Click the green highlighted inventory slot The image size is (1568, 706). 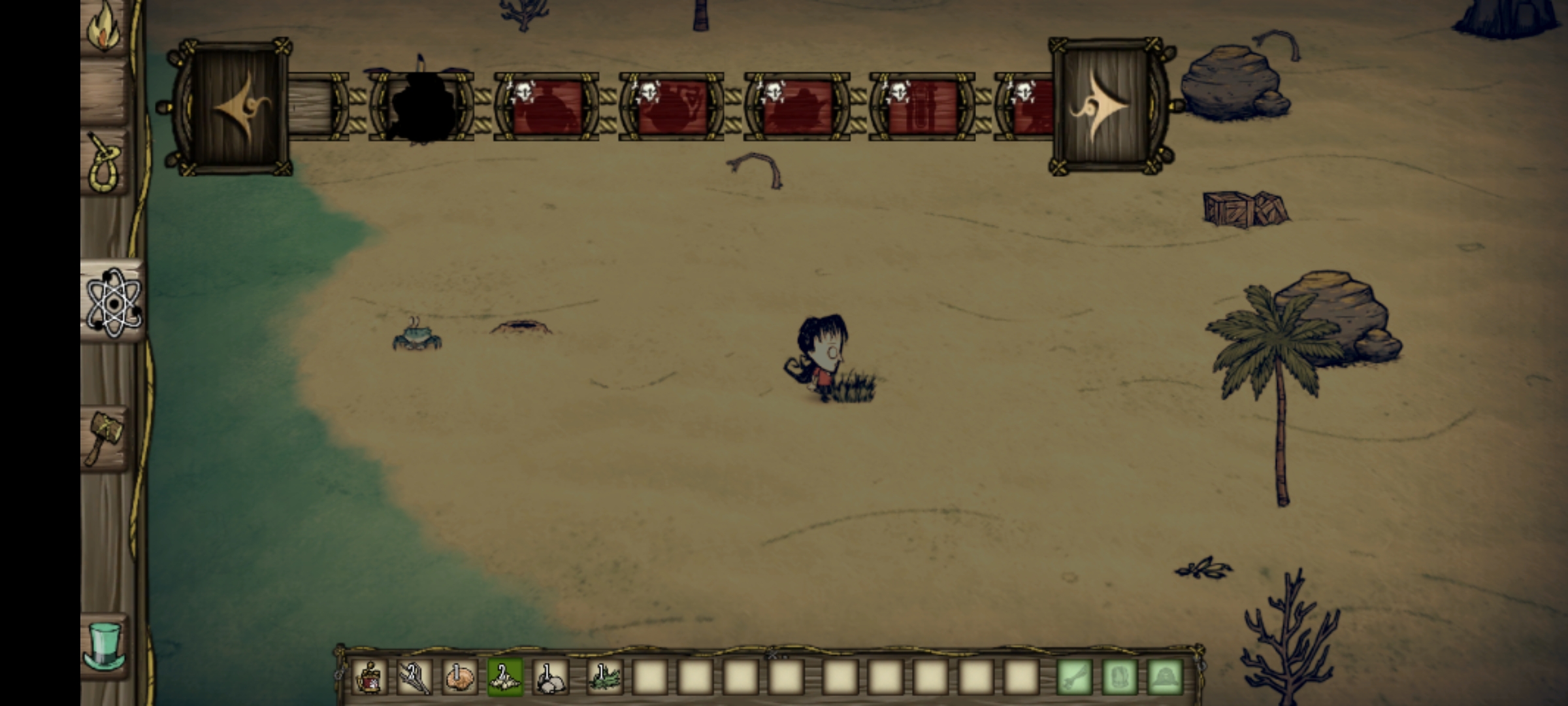[505, 677]
